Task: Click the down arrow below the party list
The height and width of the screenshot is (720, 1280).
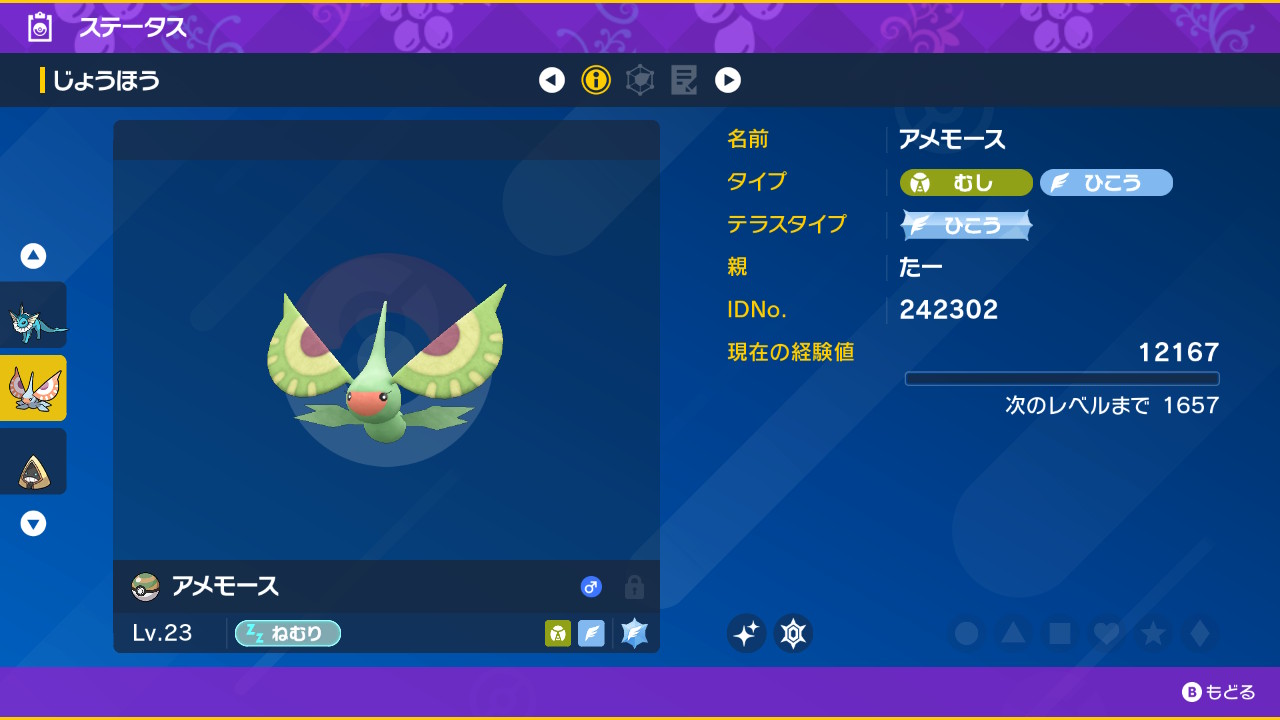Action: 33,523
